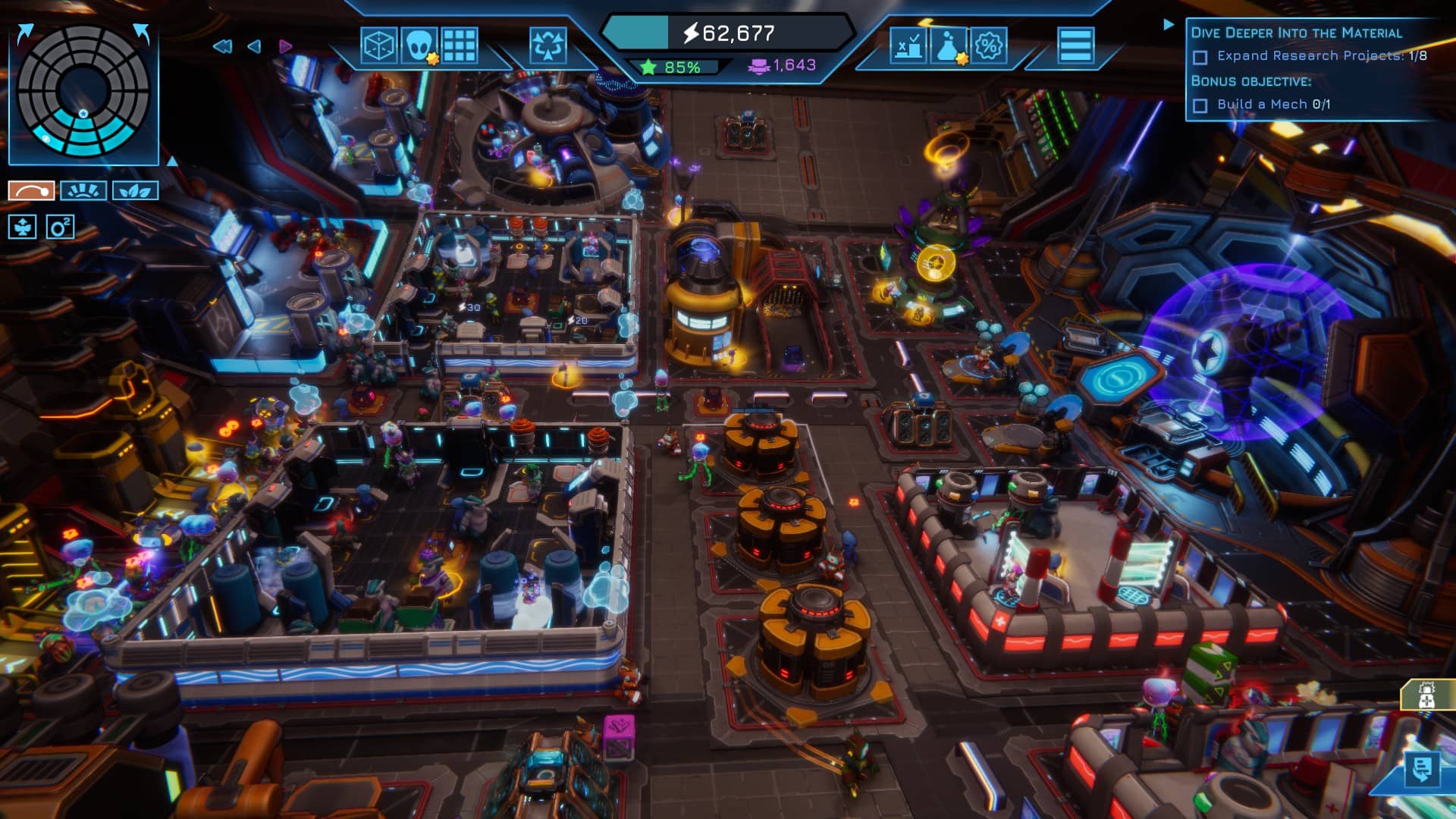Open the goals podium panel
The image size is (1456, 819).
[x=908, y=46]
